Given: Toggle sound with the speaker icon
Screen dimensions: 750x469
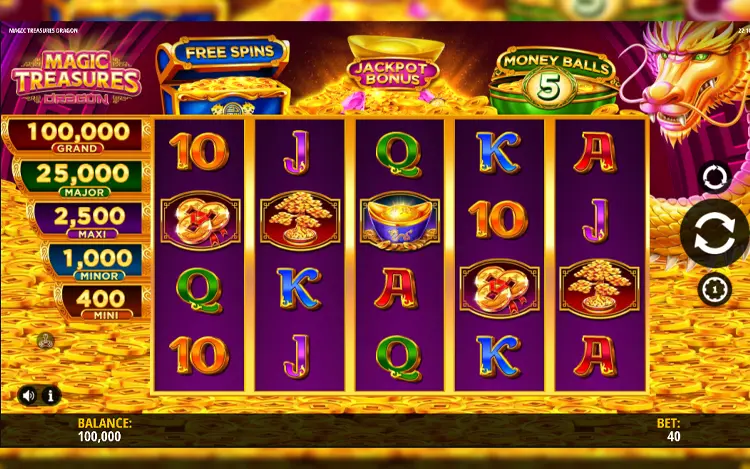Looking at the screenshot, I should coord(28,395).
